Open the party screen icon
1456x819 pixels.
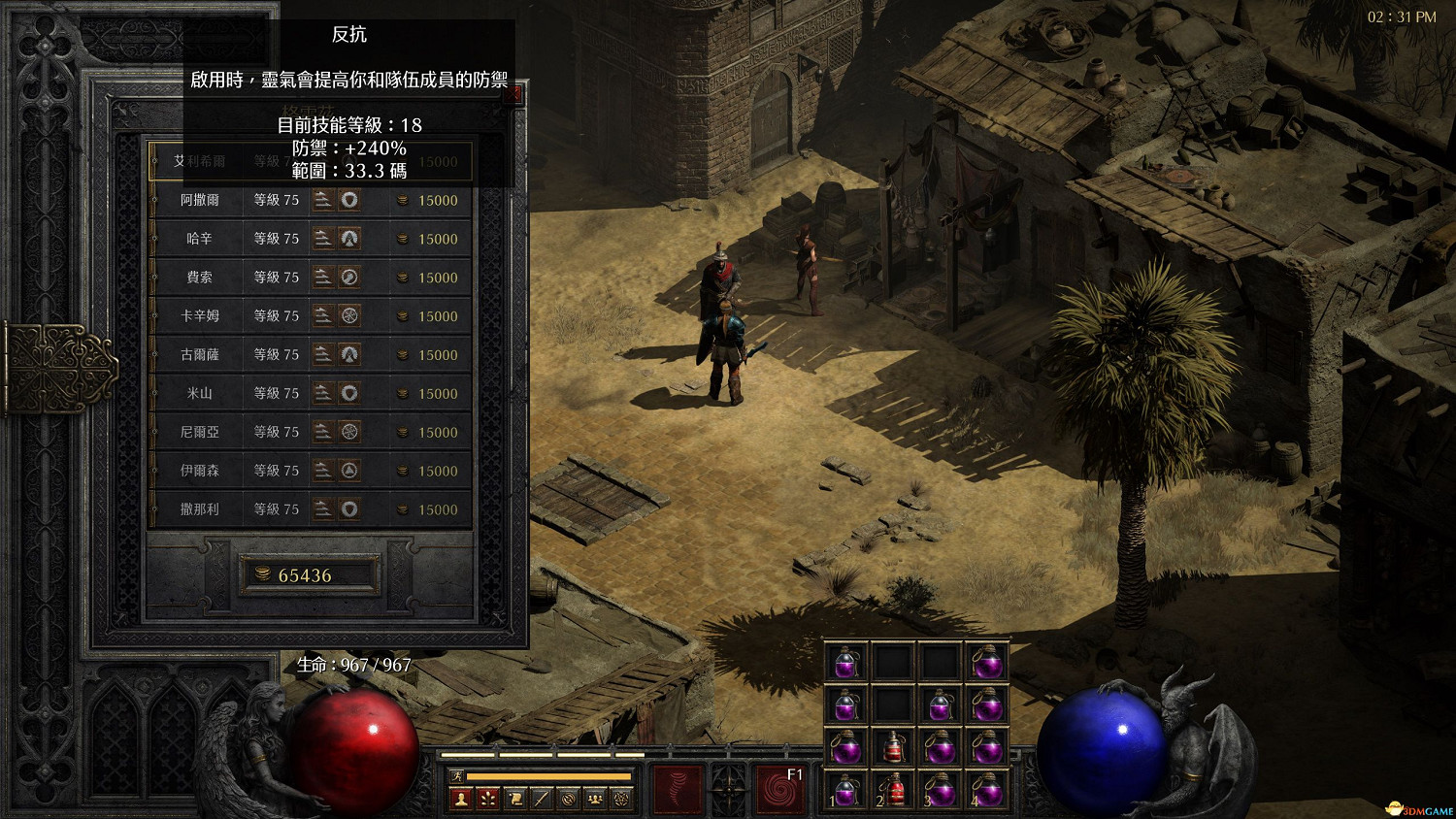click(595, 799)
